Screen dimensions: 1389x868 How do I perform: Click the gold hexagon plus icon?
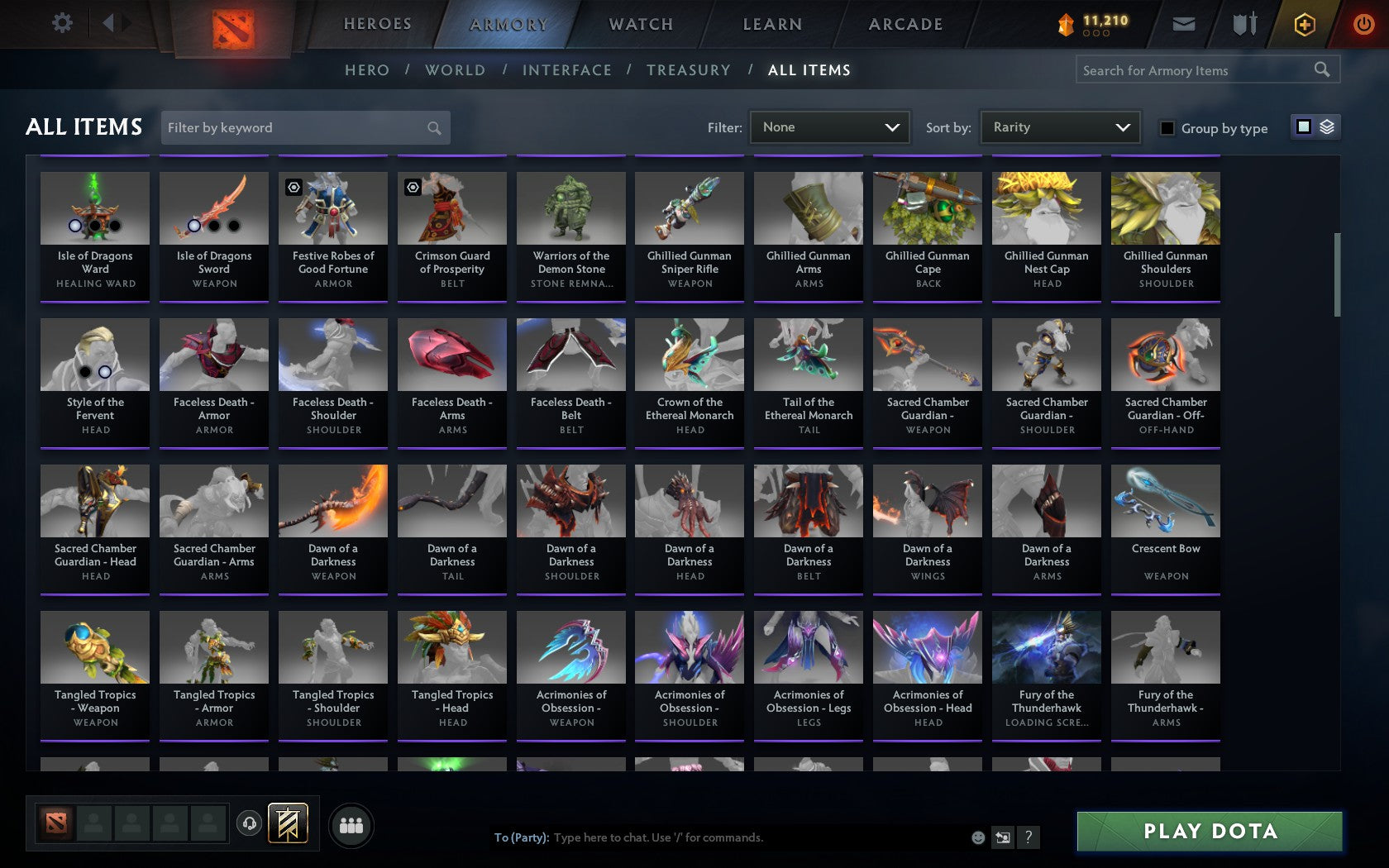[x=1305, y=24]
